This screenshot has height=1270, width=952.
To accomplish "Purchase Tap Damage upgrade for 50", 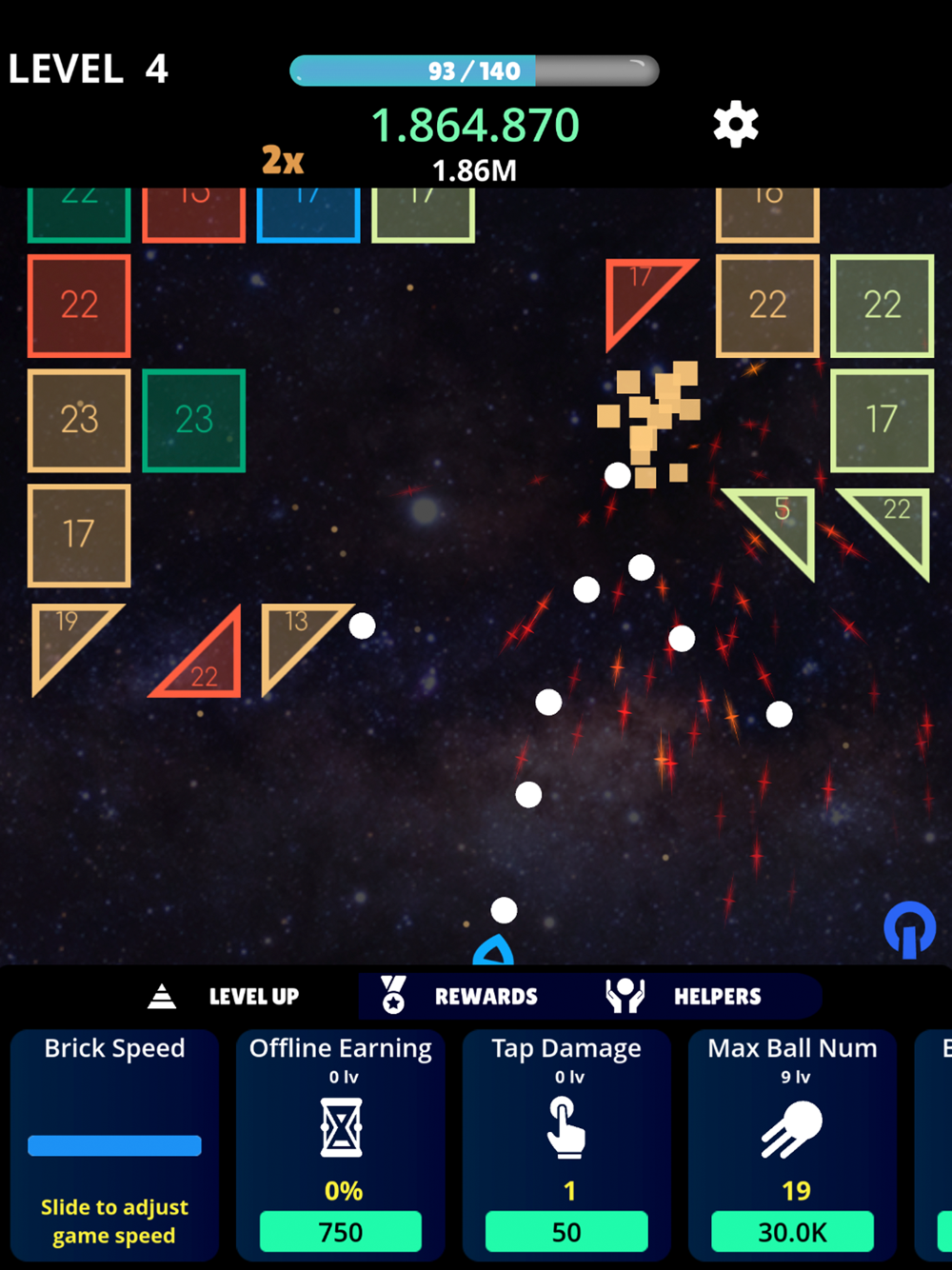I will pos(566,1232).
